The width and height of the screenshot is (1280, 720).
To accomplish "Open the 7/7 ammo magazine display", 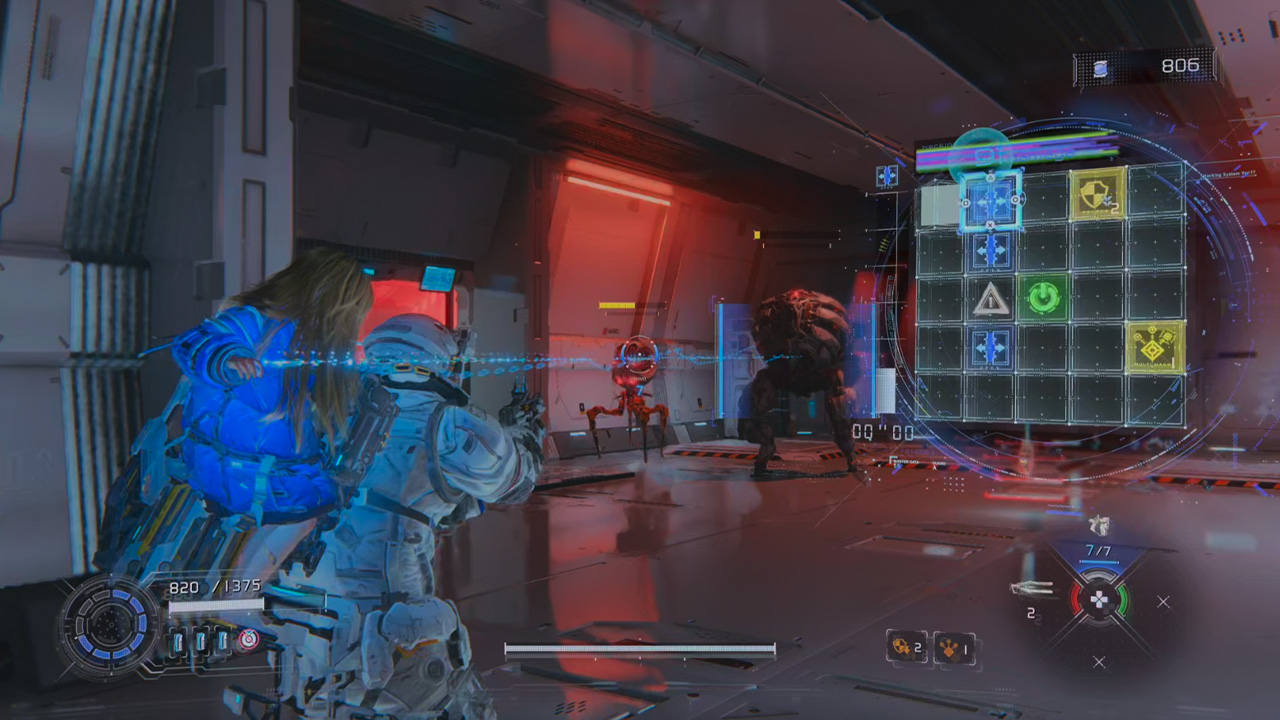I will [x=1098, y=548].
